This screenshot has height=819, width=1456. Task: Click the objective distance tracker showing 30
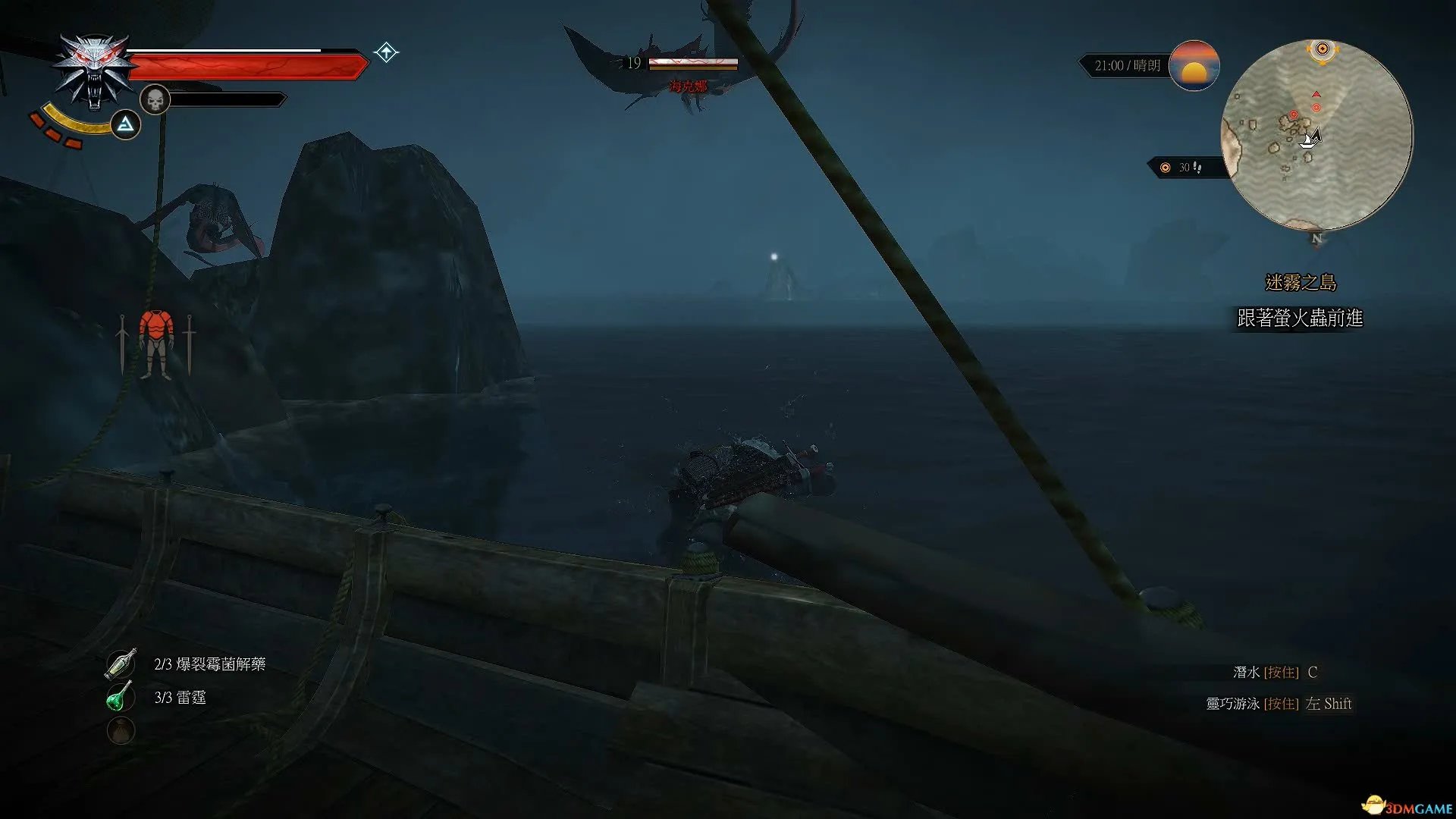[1185, 168]
